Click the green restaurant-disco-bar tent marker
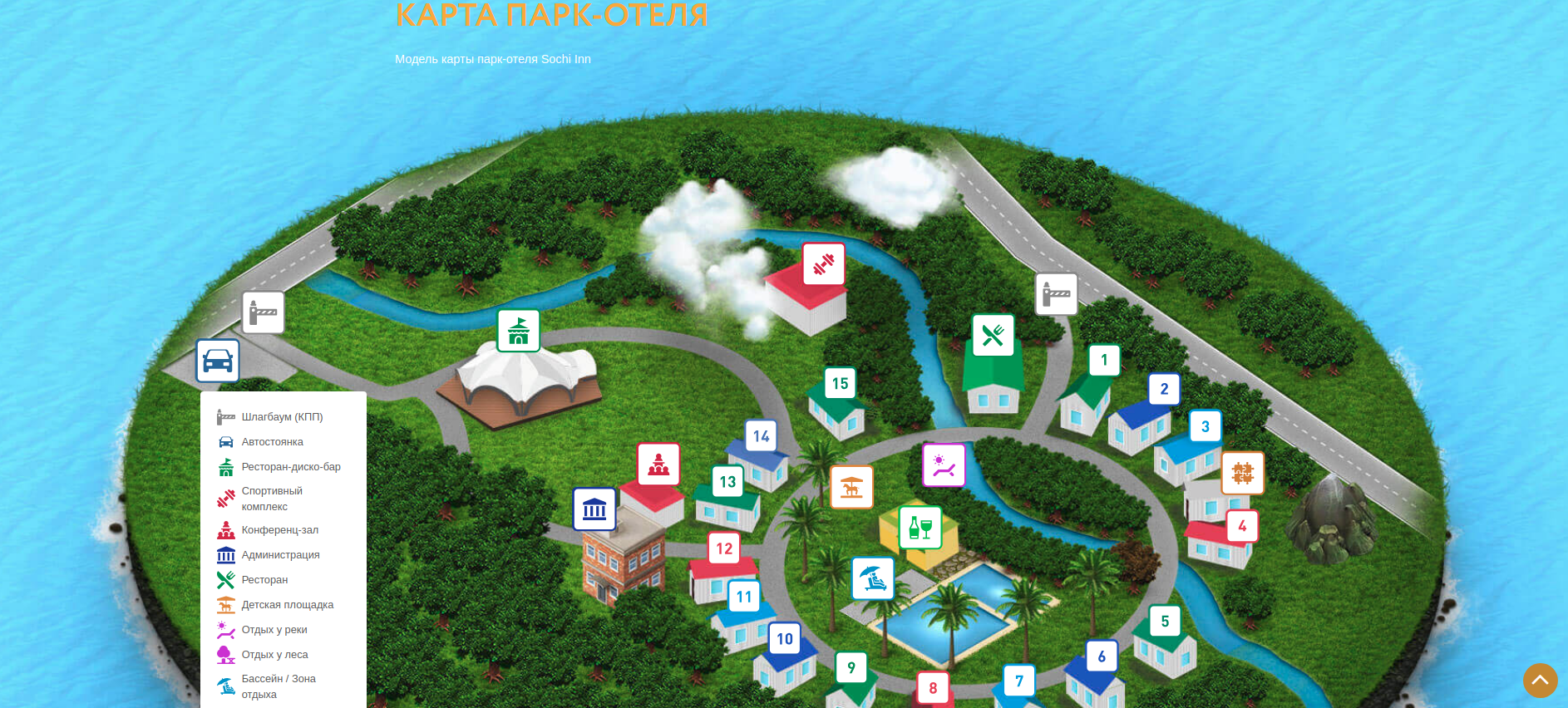 [x=519, y=331]
